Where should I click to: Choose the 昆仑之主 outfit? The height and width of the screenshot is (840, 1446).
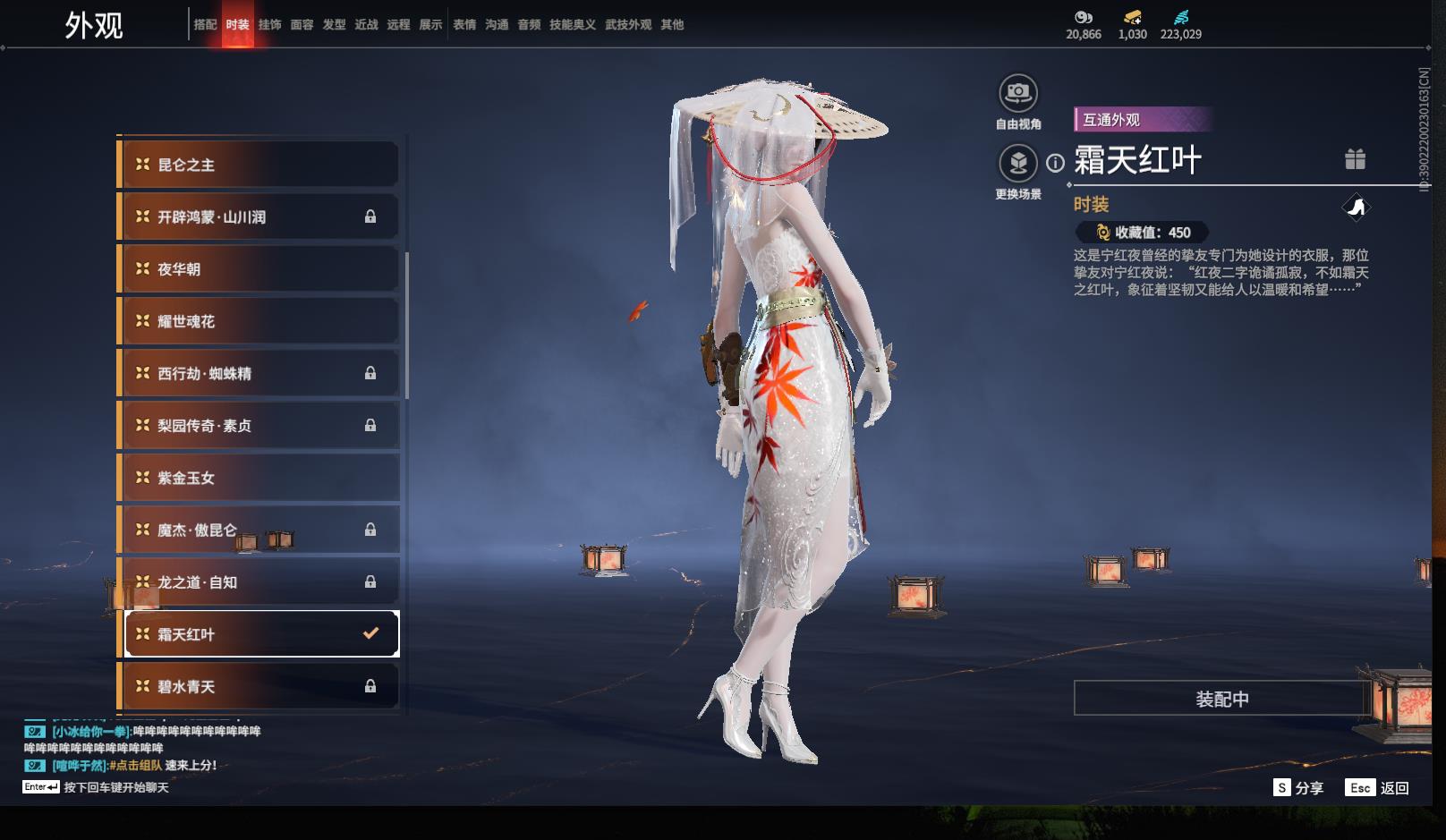tap(259, 165)
